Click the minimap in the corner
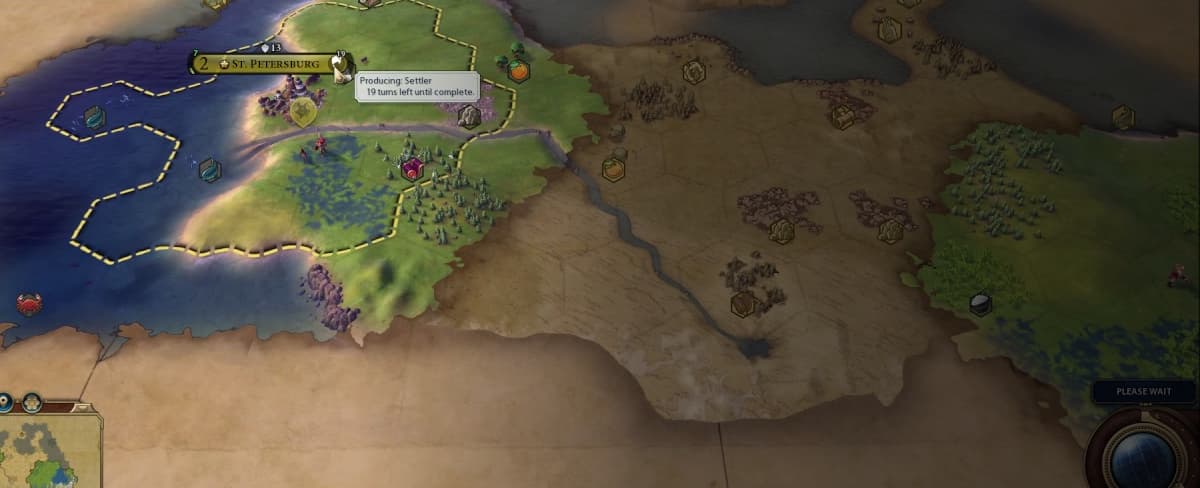The height and width of the screenshot is (488, 1200). (x=48, y=452)
